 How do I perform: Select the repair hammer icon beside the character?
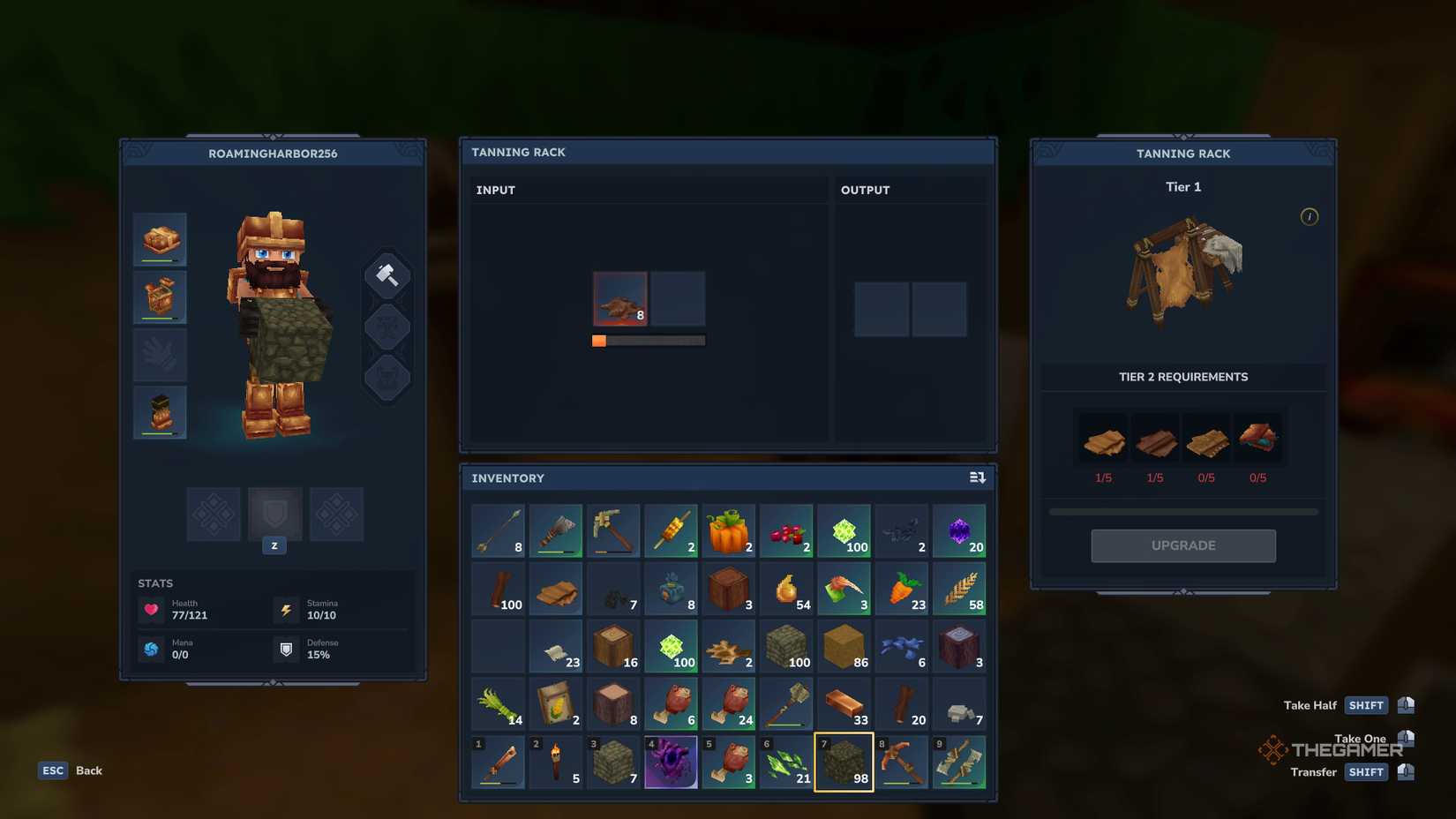tap(387, 274)
